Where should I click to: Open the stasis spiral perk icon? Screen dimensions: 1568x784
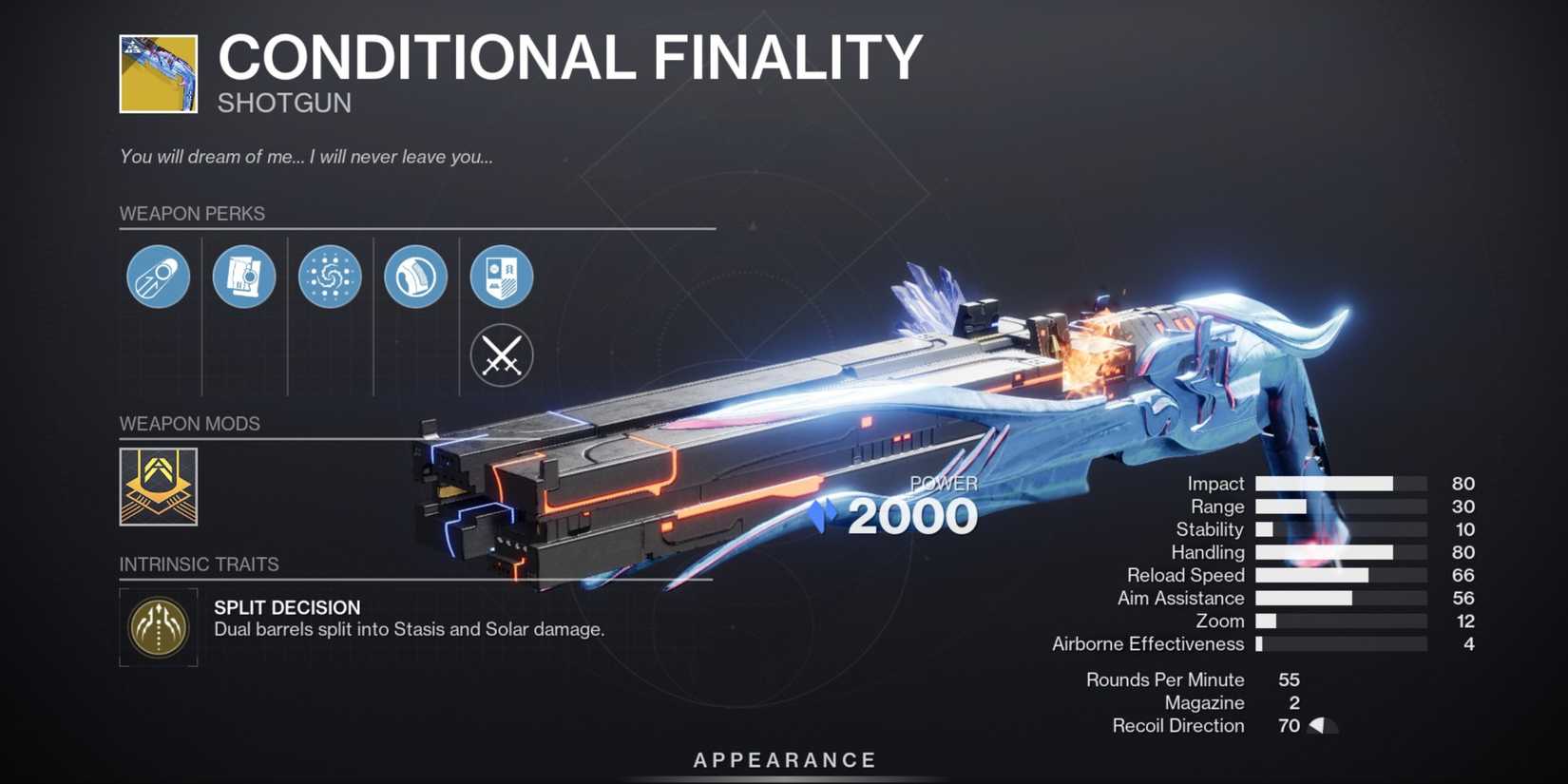tap(330, 276)
